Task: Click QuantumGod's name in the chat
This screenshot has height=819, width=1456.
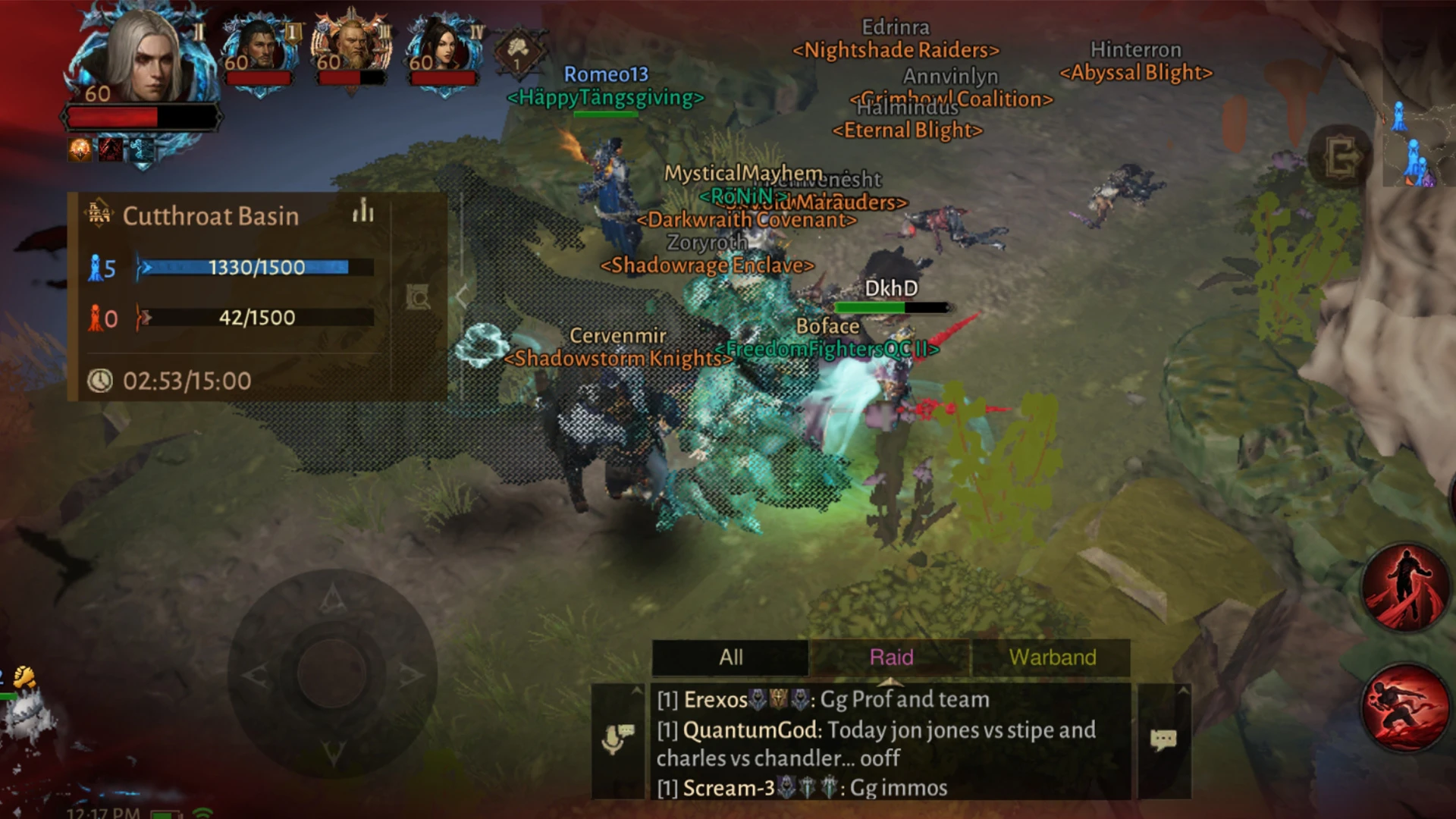Action: [749, 730]
